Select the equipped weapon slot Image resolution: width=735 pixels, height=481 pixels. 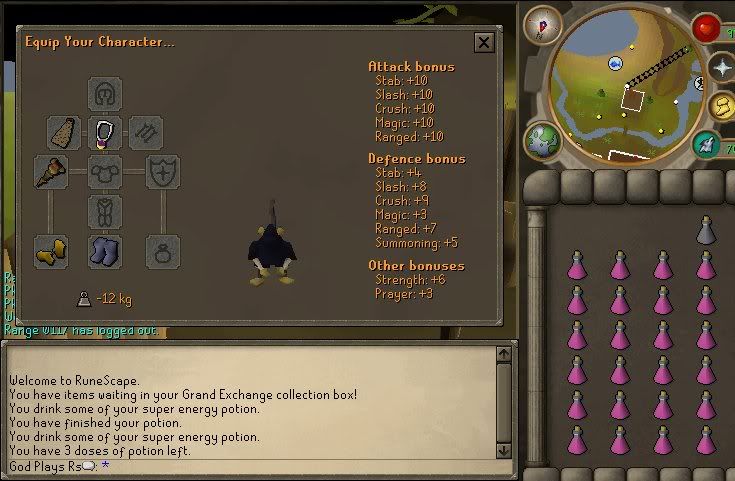coord(50,172)
